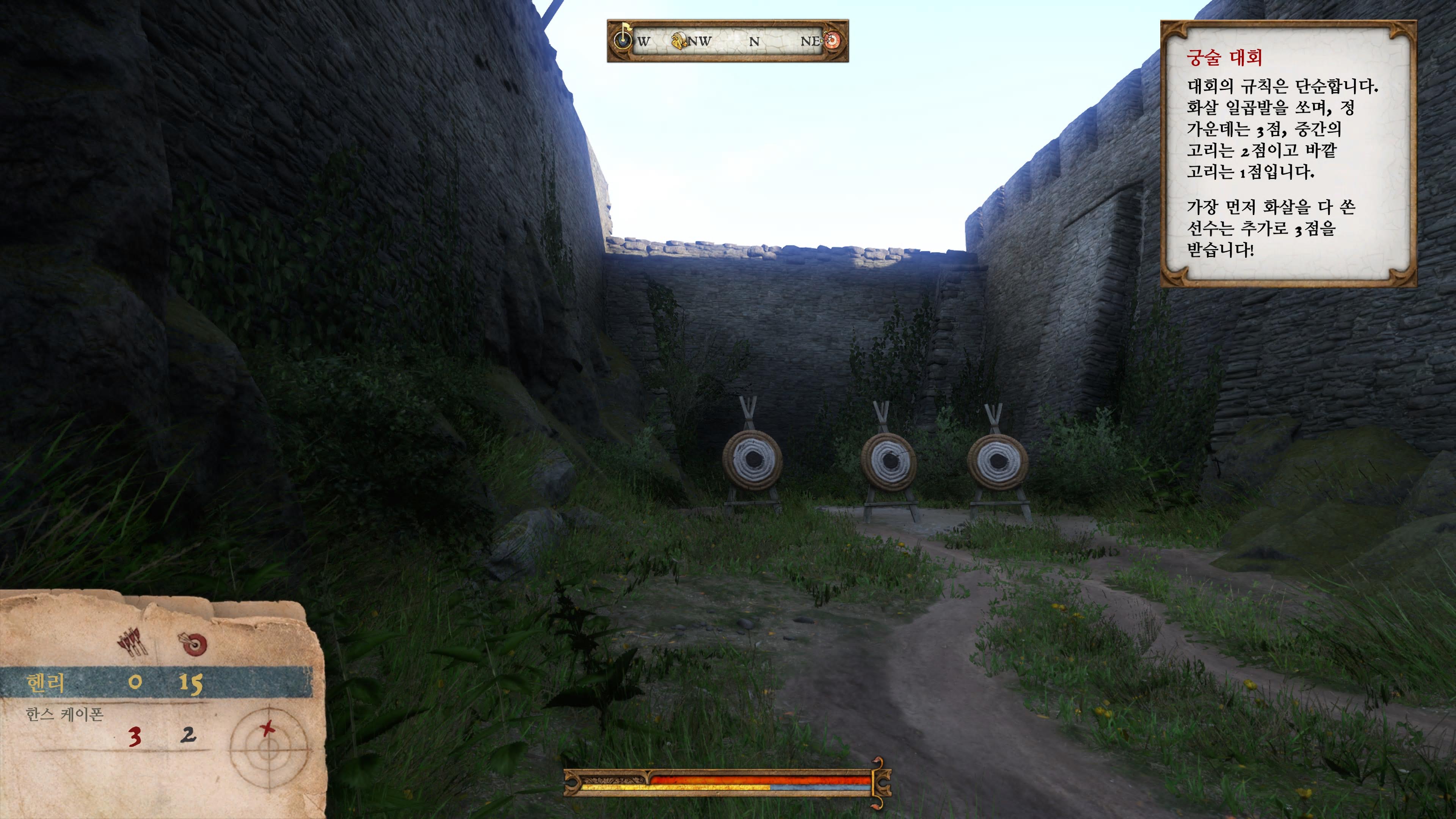Click the flag marker on the compass
The height and width of the screenshot is (819, 1456).
click(x=623, y=37)
